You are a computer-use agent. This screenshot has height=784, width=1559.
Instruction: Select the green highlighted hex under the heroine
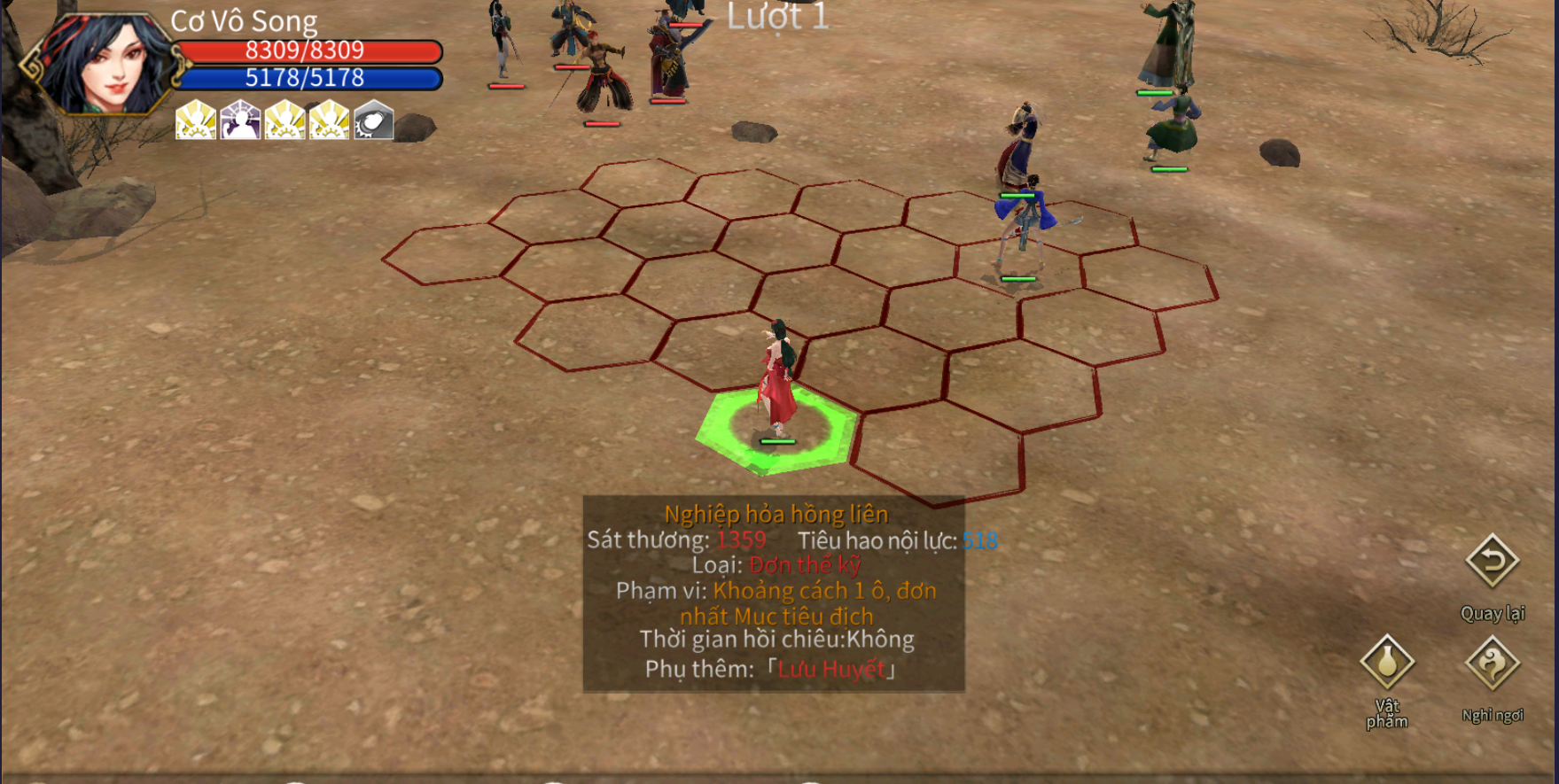click(776, 431)
